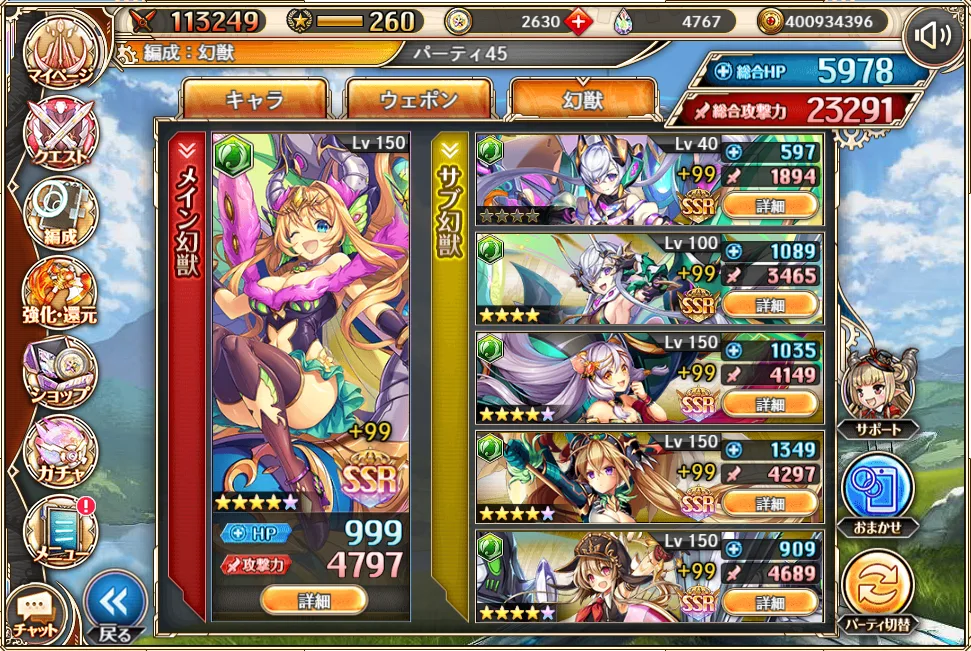This screenshot has height=651, width=971.
Task: Switch to the キャラ tab
Action: (x=254, y=99)
